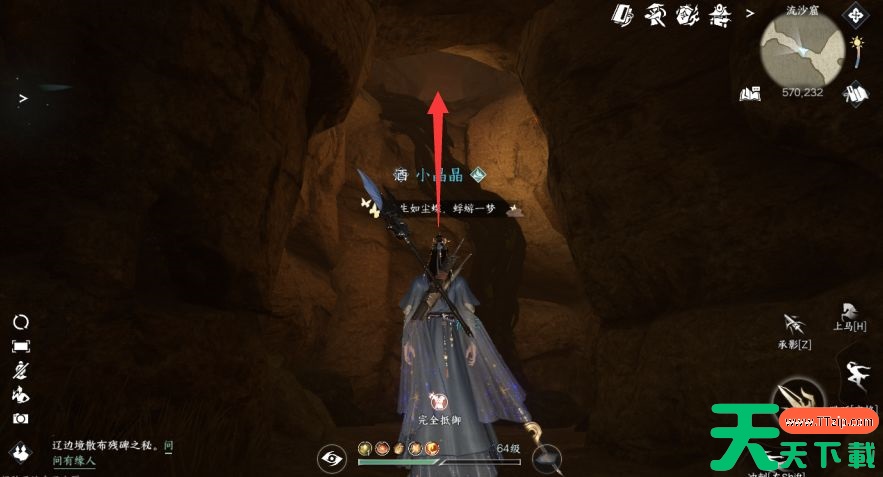Open the two-person social diamond icon
The width and height of the screenshot is (883, 477).
20,453
